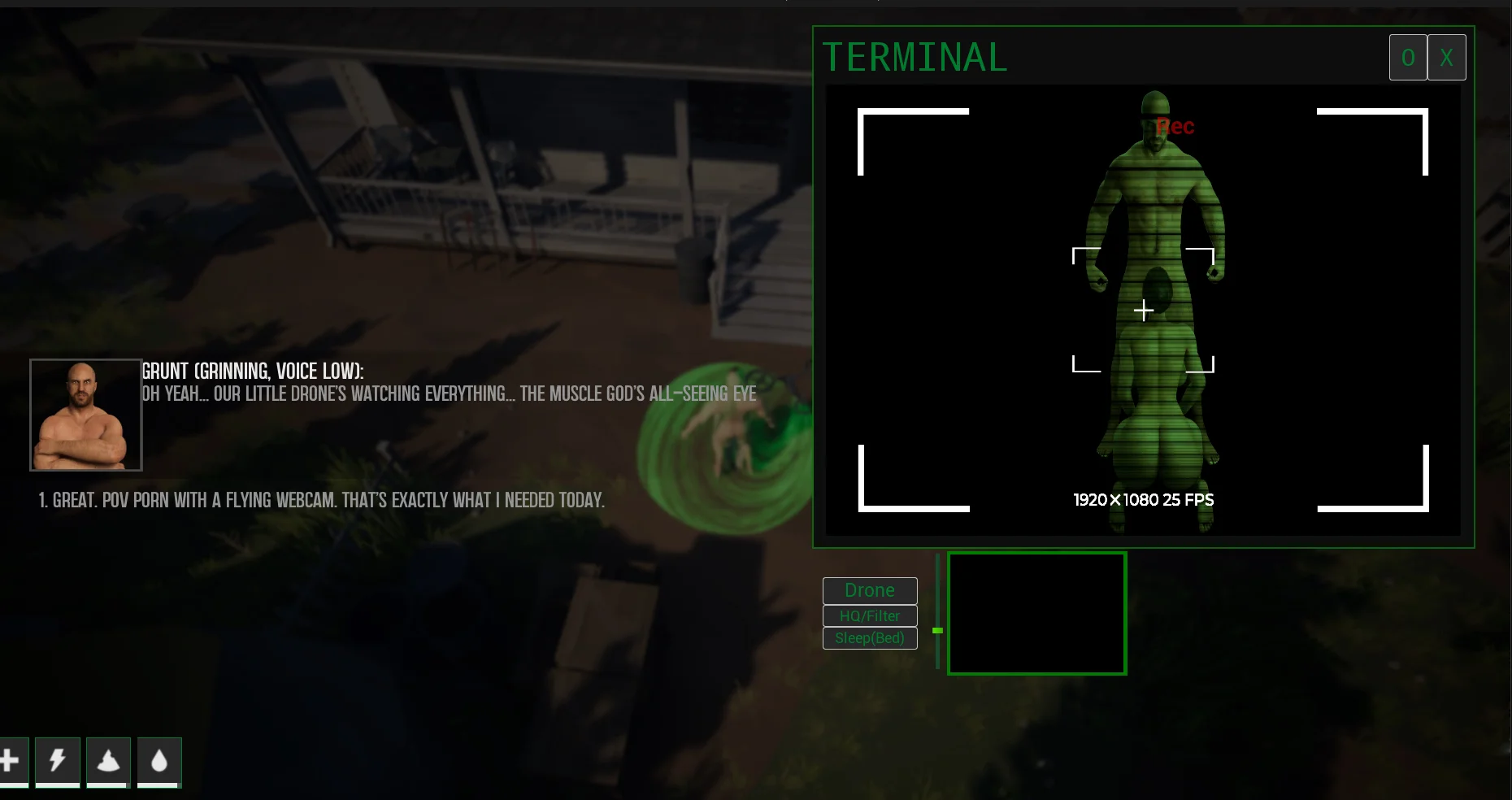Click the pile-shaped status icon

point(108,761)
